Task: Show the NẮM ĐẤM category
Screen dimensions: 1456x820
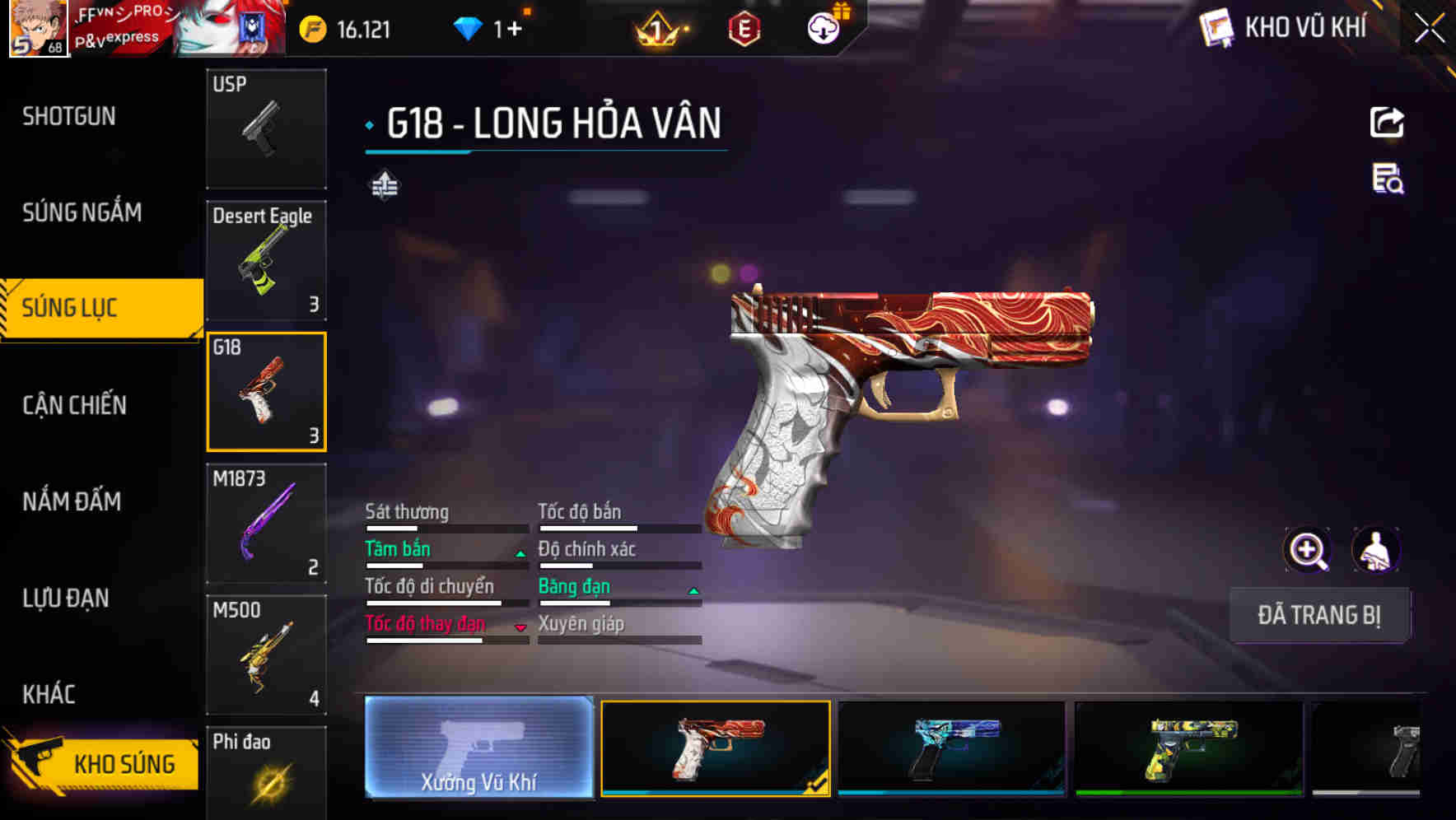Action: [72, 501]
